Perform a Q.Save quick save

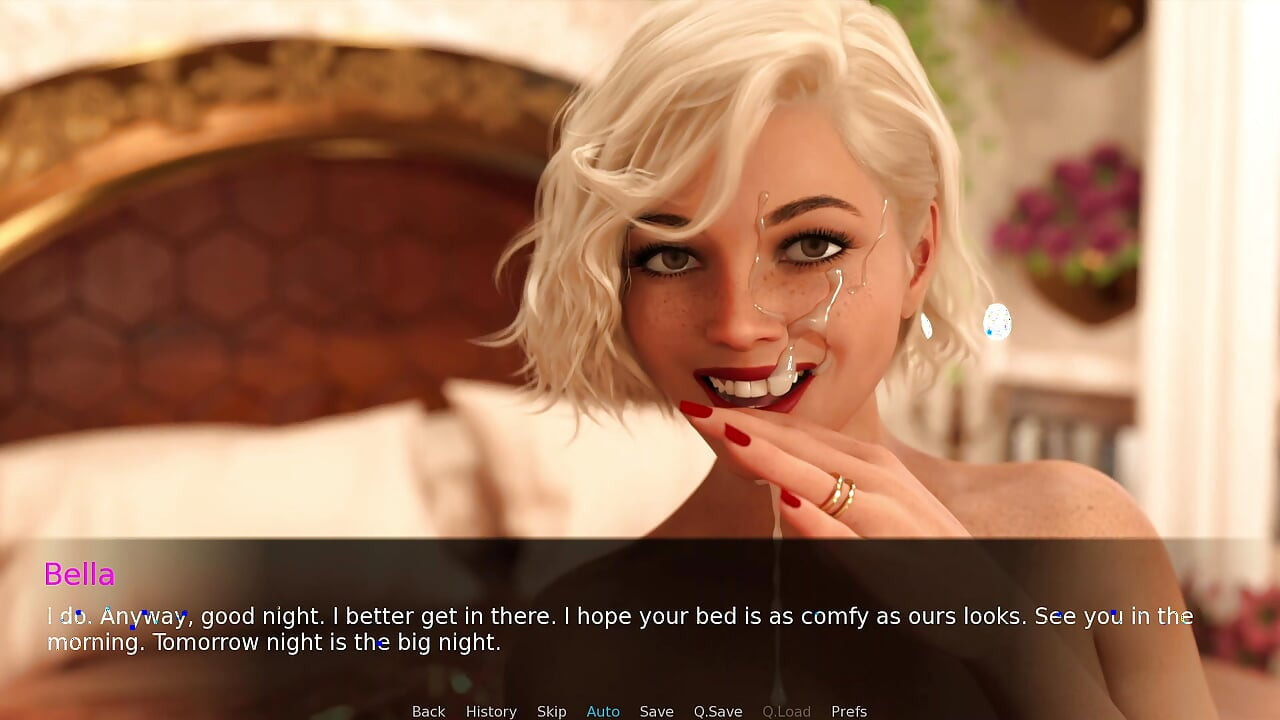[717, 711]
